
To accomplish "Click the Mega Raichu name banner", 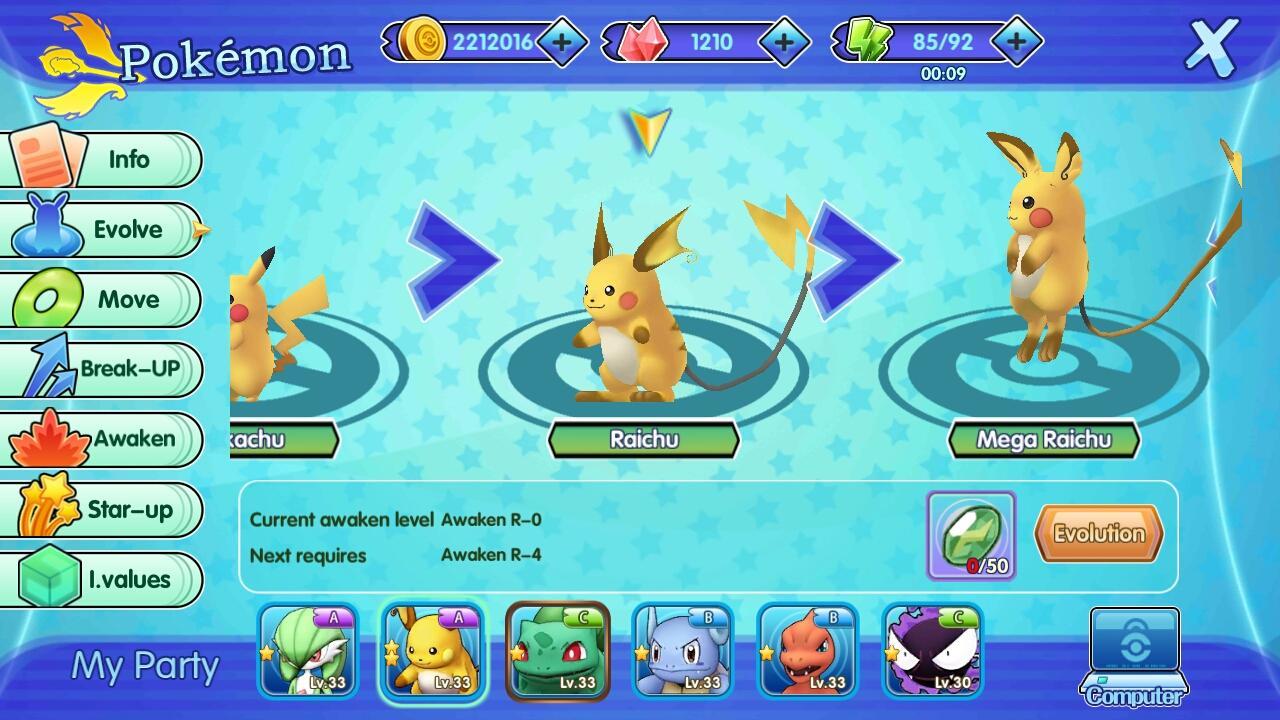I will pyautogui.click(x=1044, y=440).
